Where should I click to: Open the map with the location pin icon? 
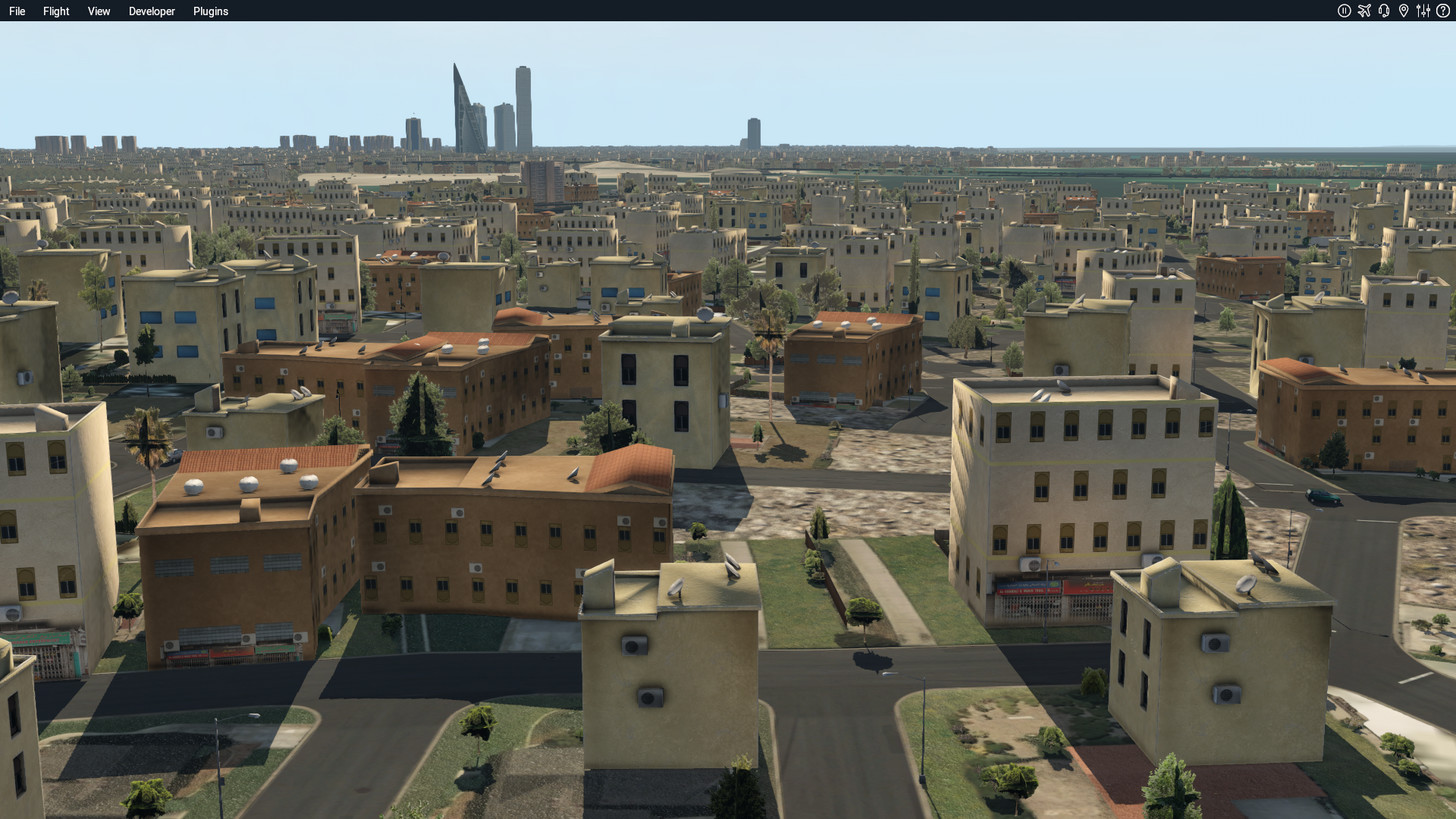click(x=1404, y=11)
